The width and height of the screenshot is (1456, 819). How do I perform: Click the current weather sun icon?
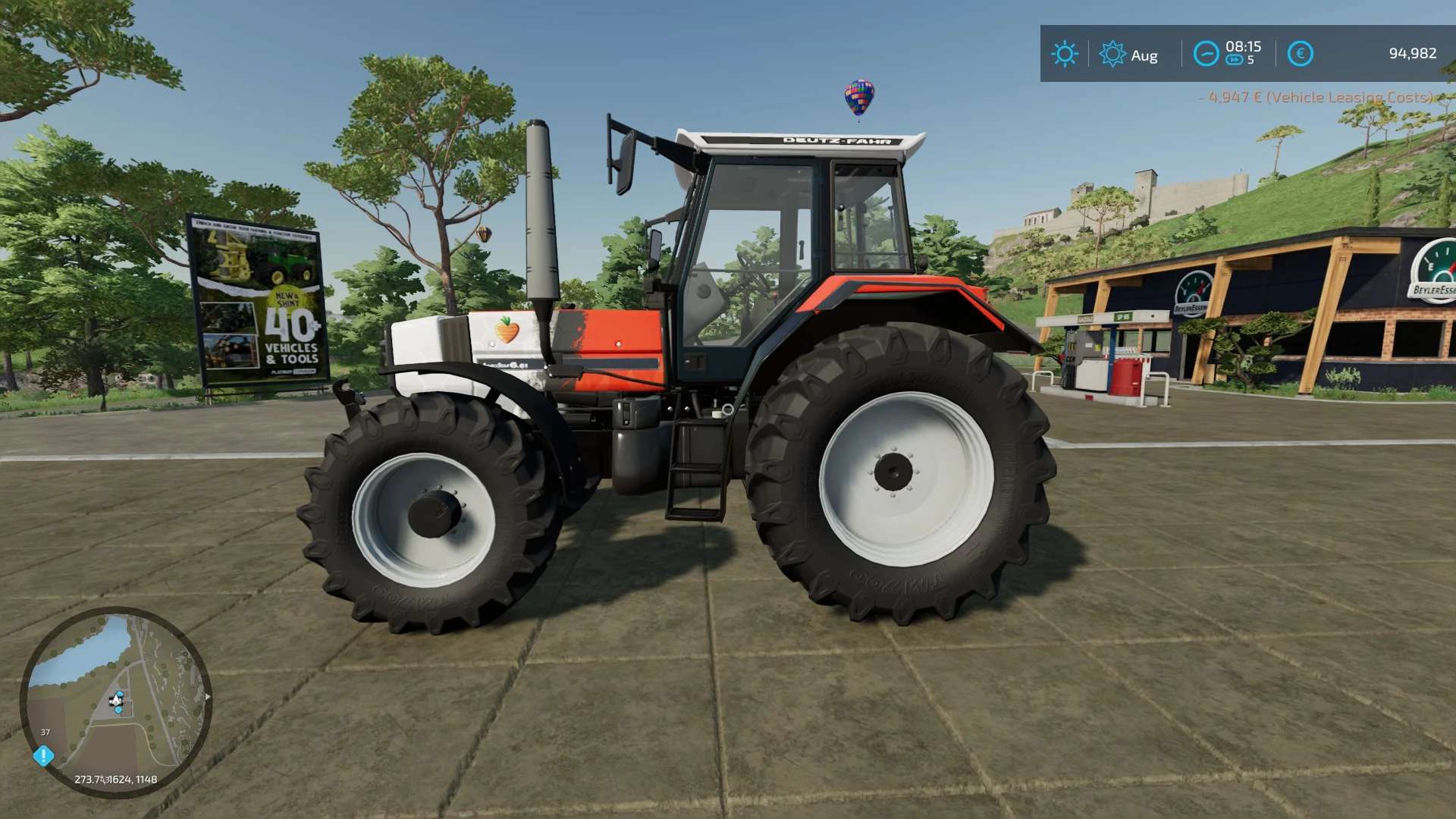[x=1064, y=54]
